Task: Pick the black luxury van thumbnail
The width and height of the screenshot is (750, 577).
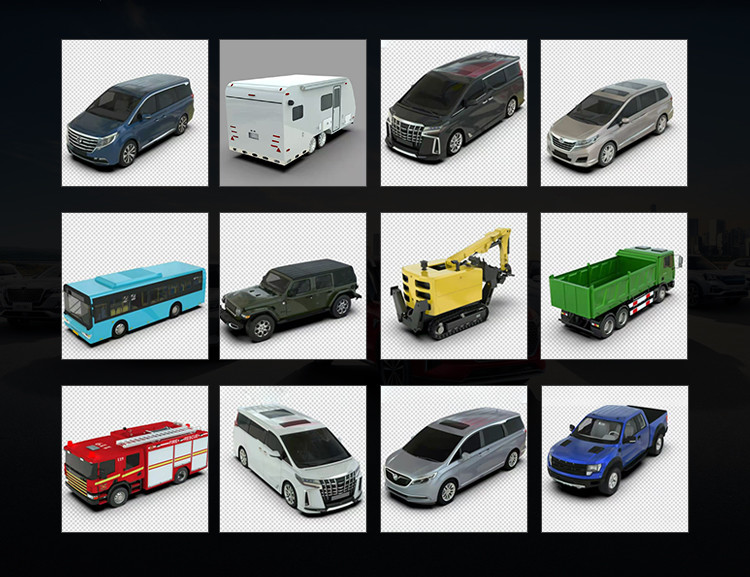Action: [x=454, y=113]
